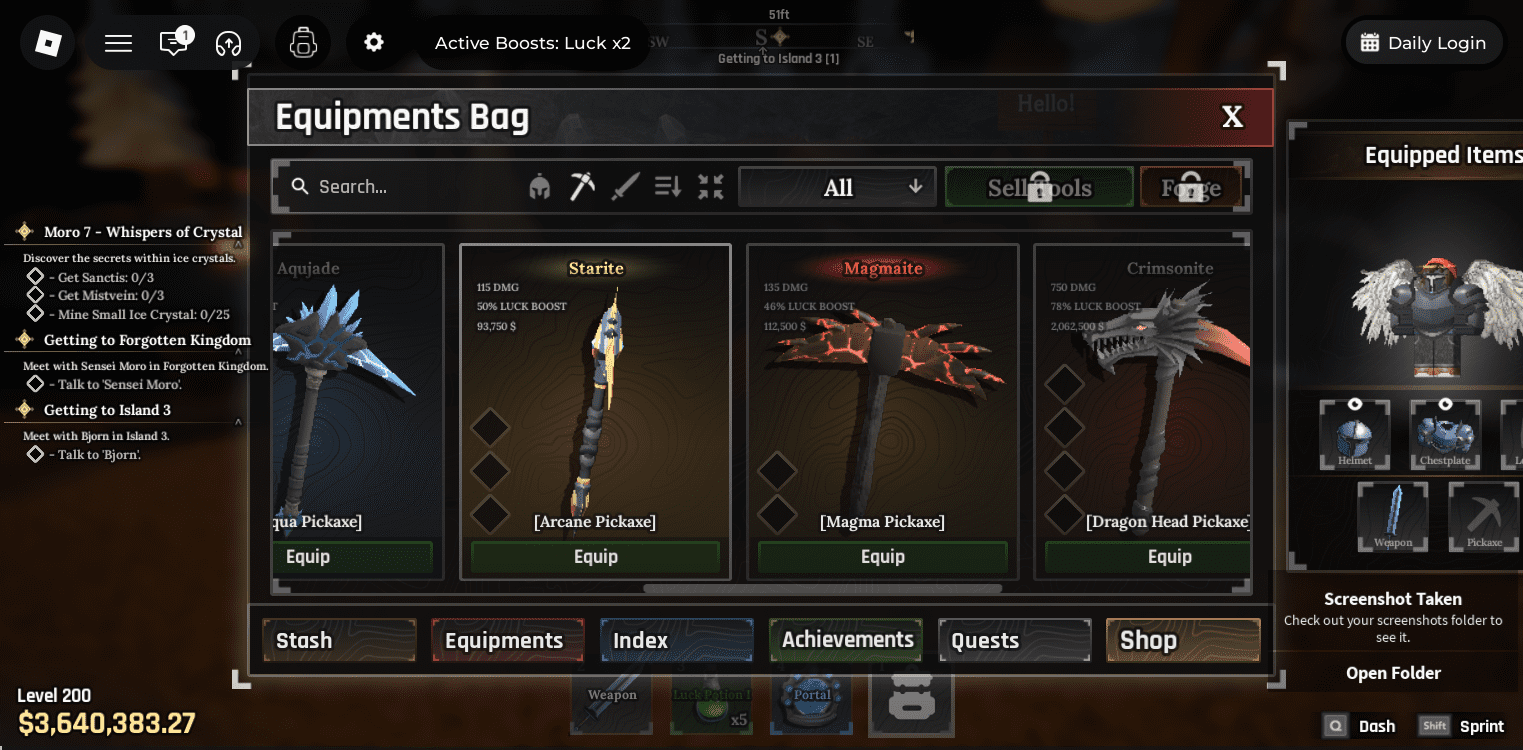1523x750 pixels.
Task: Click the search magnifier icon
Action: [x=299, y=186]
